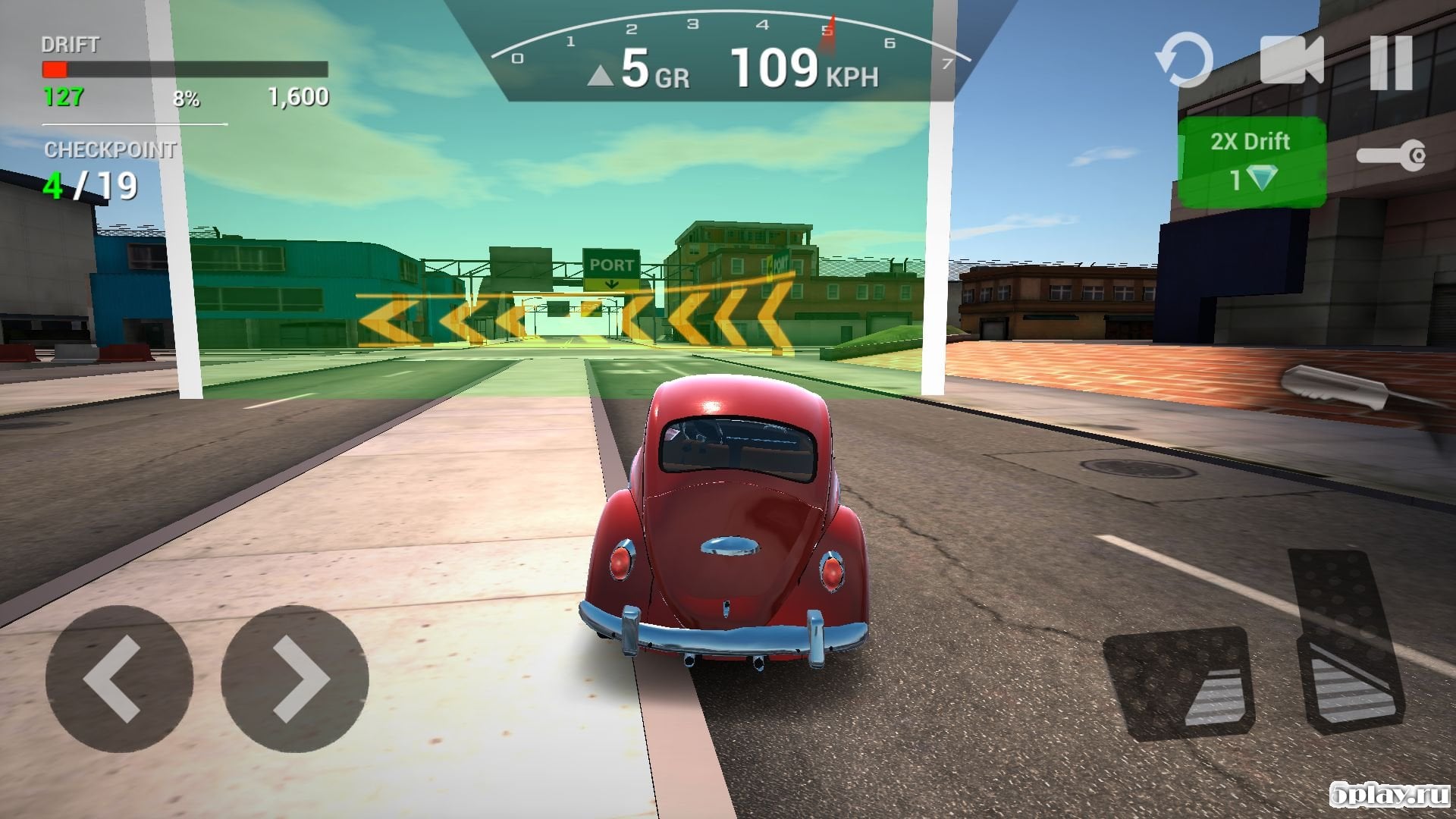This screenshot has width=1456, height=819.
Task: Tap the gear shift-up arrow indicator
Action: tap(601, 75)
